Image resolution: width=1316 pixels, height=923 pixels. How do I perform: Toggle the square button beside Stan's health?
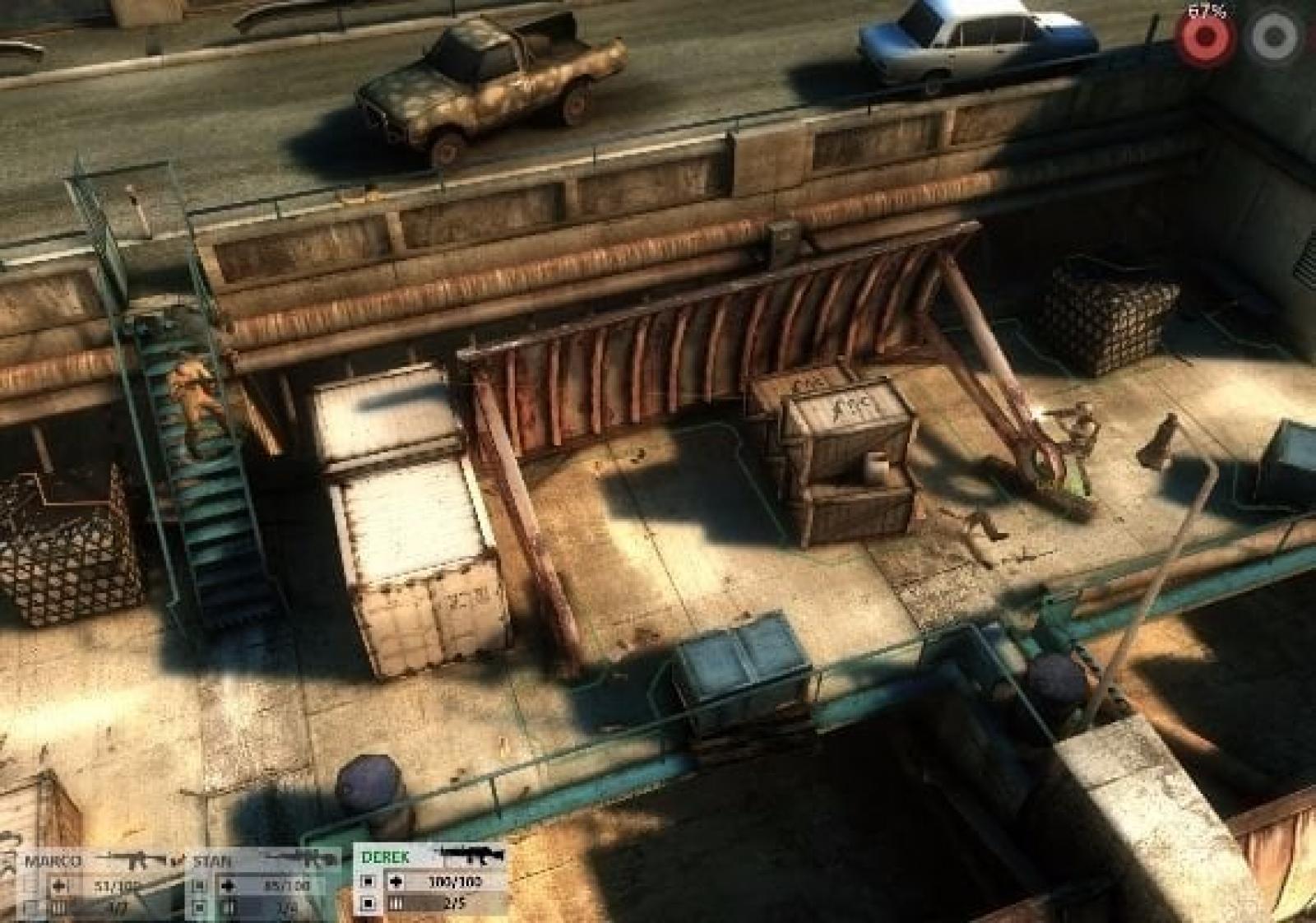[x=199, y=886]
